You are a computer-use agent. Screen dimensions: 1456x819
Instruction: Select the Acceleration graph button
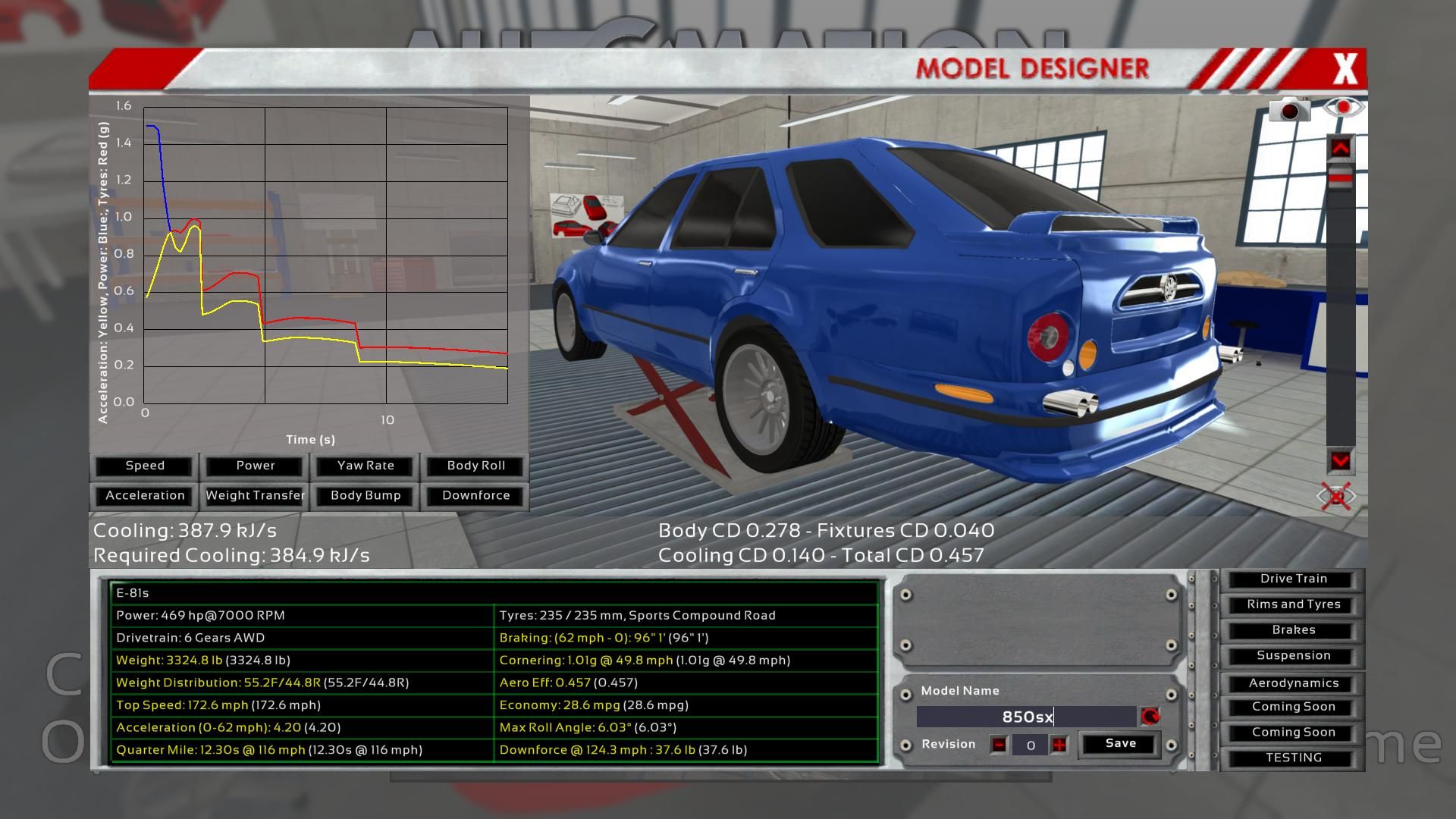[145, 495]
